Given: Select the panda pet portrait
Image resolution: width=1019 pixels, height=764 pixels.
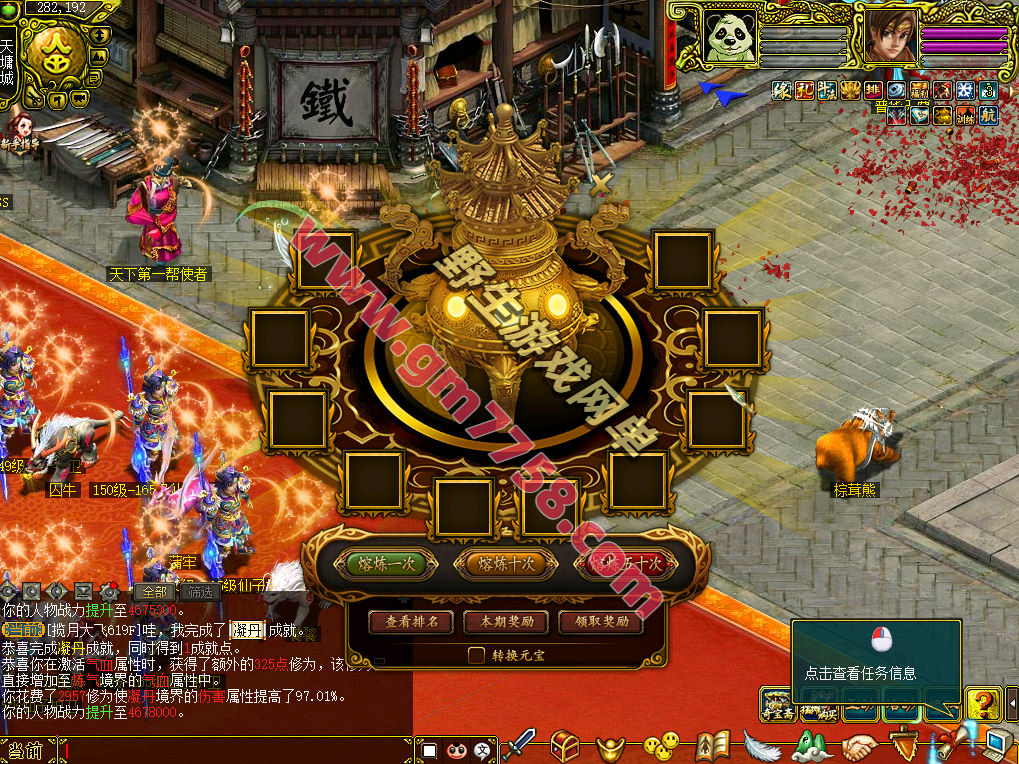Looking at the screenshot, I should (x=730, y=37).
